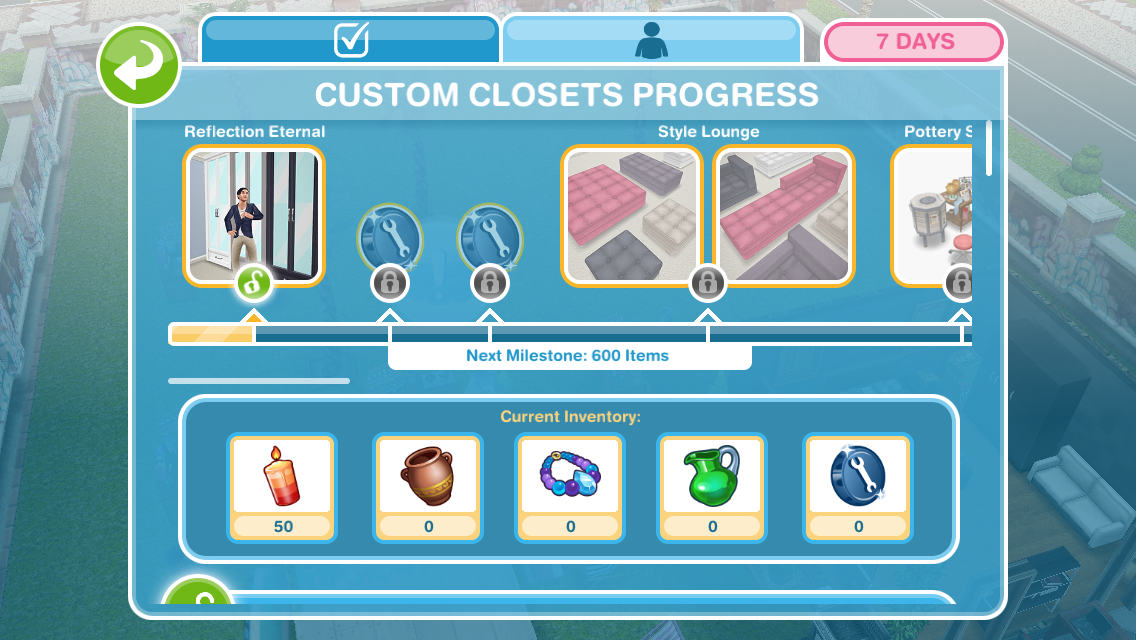
Task: Click the 7 Days remaining badge
Action: pos(914,42)
